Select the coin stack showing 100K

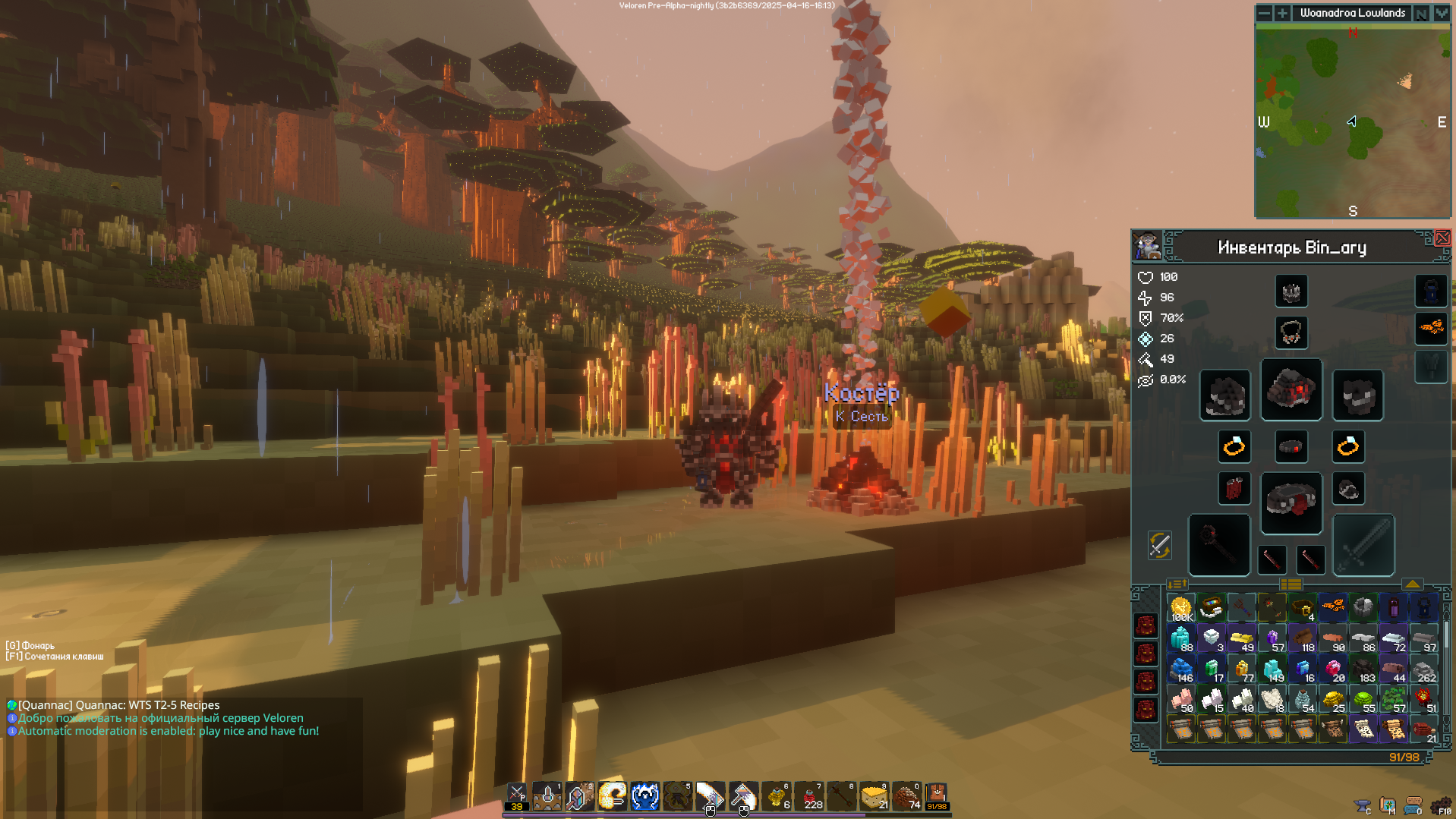tap(1181, 608)
